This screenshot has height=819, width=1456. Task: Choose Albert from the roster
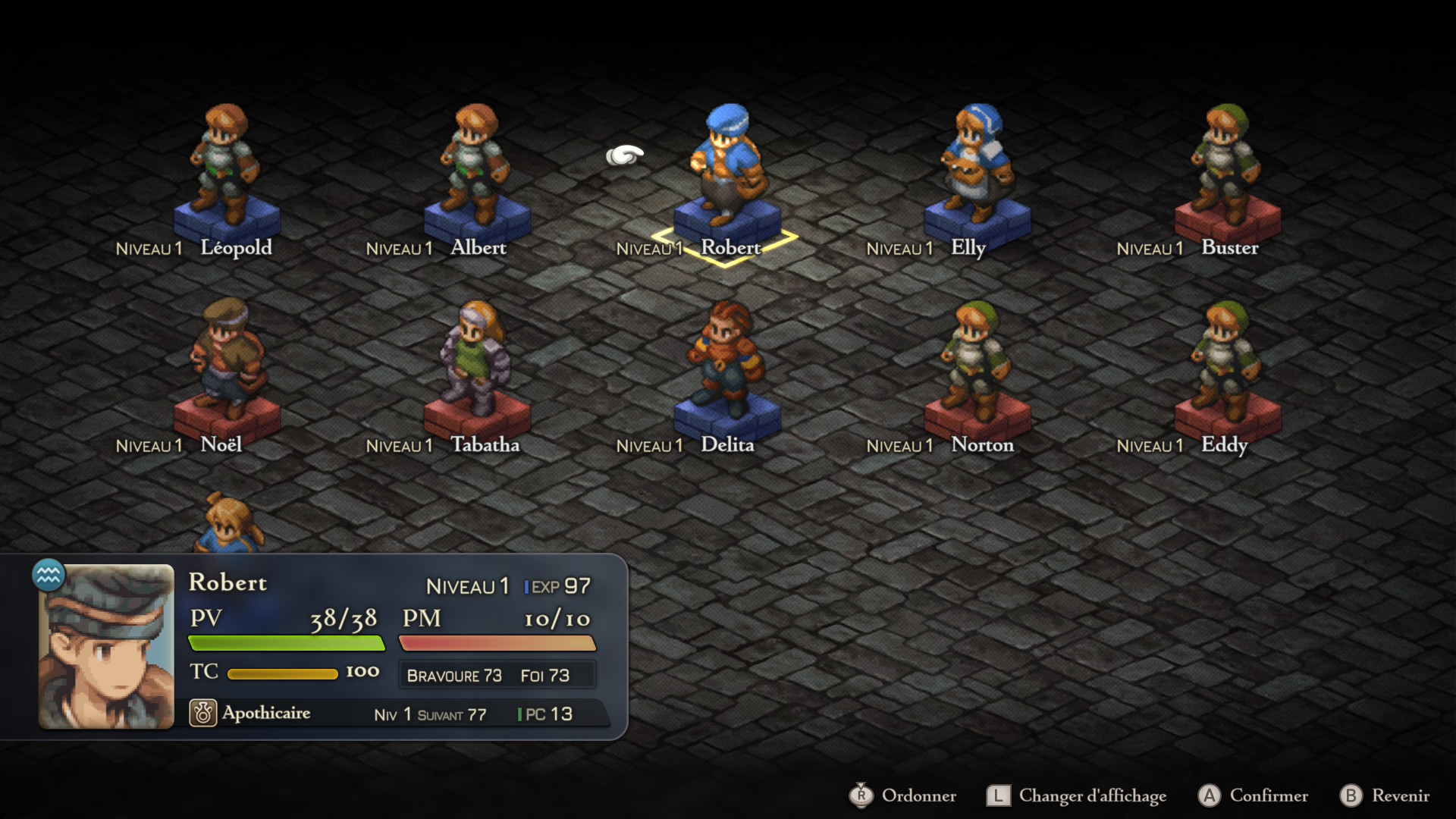[x=475, y=171]
